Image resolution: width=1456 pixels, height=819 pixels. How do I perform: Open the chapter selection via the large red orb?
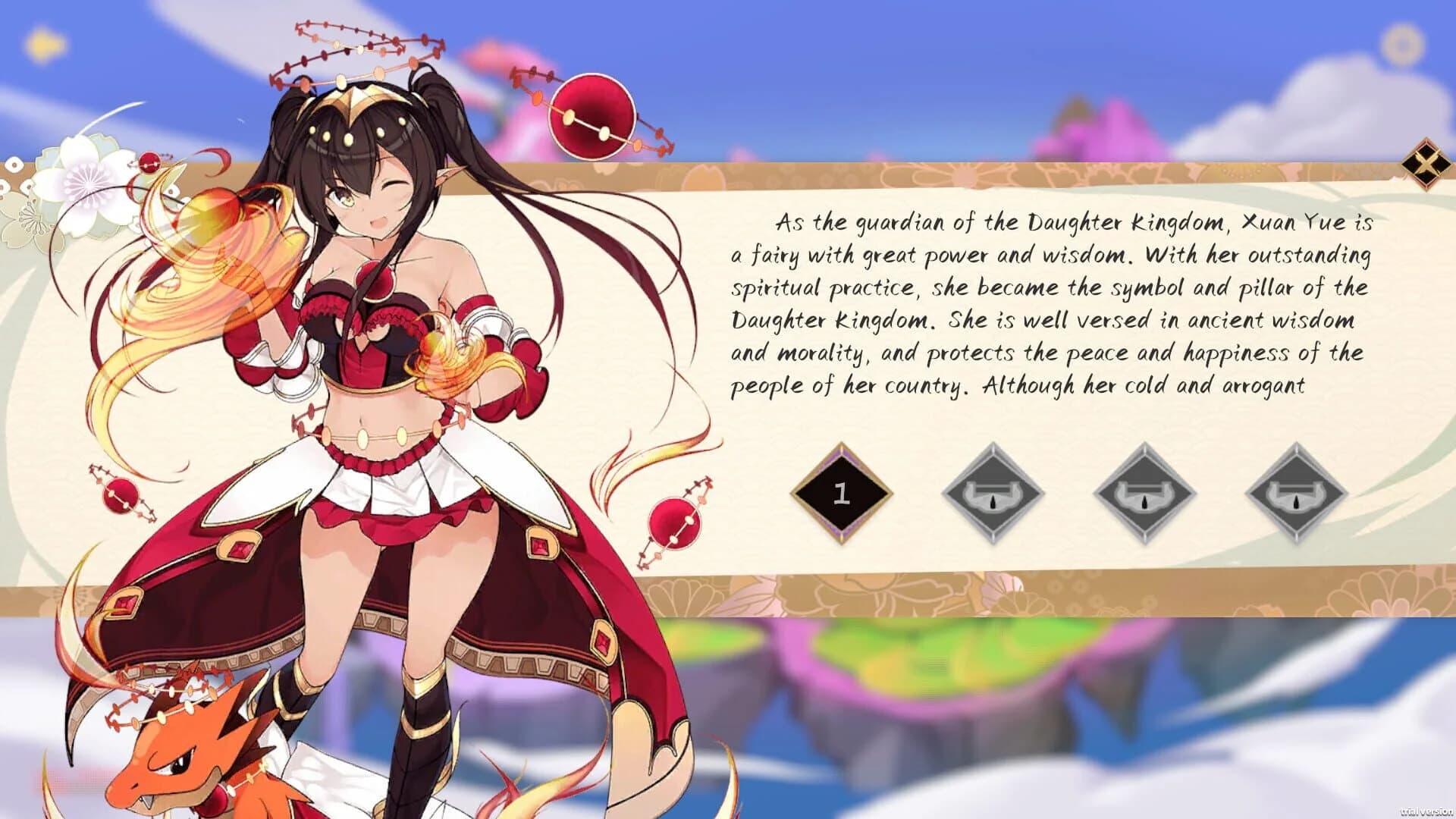(x=593, y=118)
